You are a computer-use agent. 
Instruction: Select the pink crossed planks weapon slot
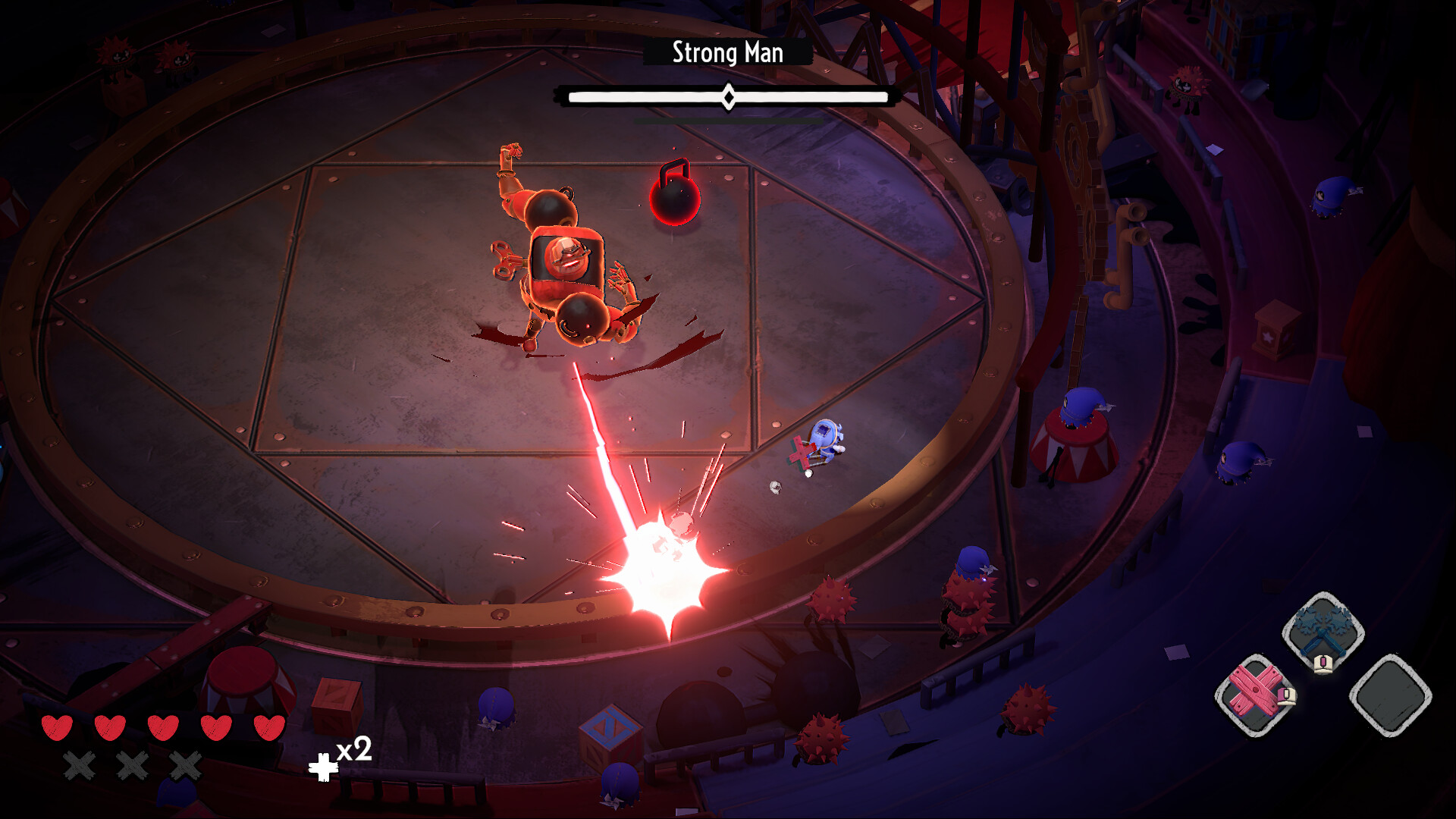tap(1255, 694)
